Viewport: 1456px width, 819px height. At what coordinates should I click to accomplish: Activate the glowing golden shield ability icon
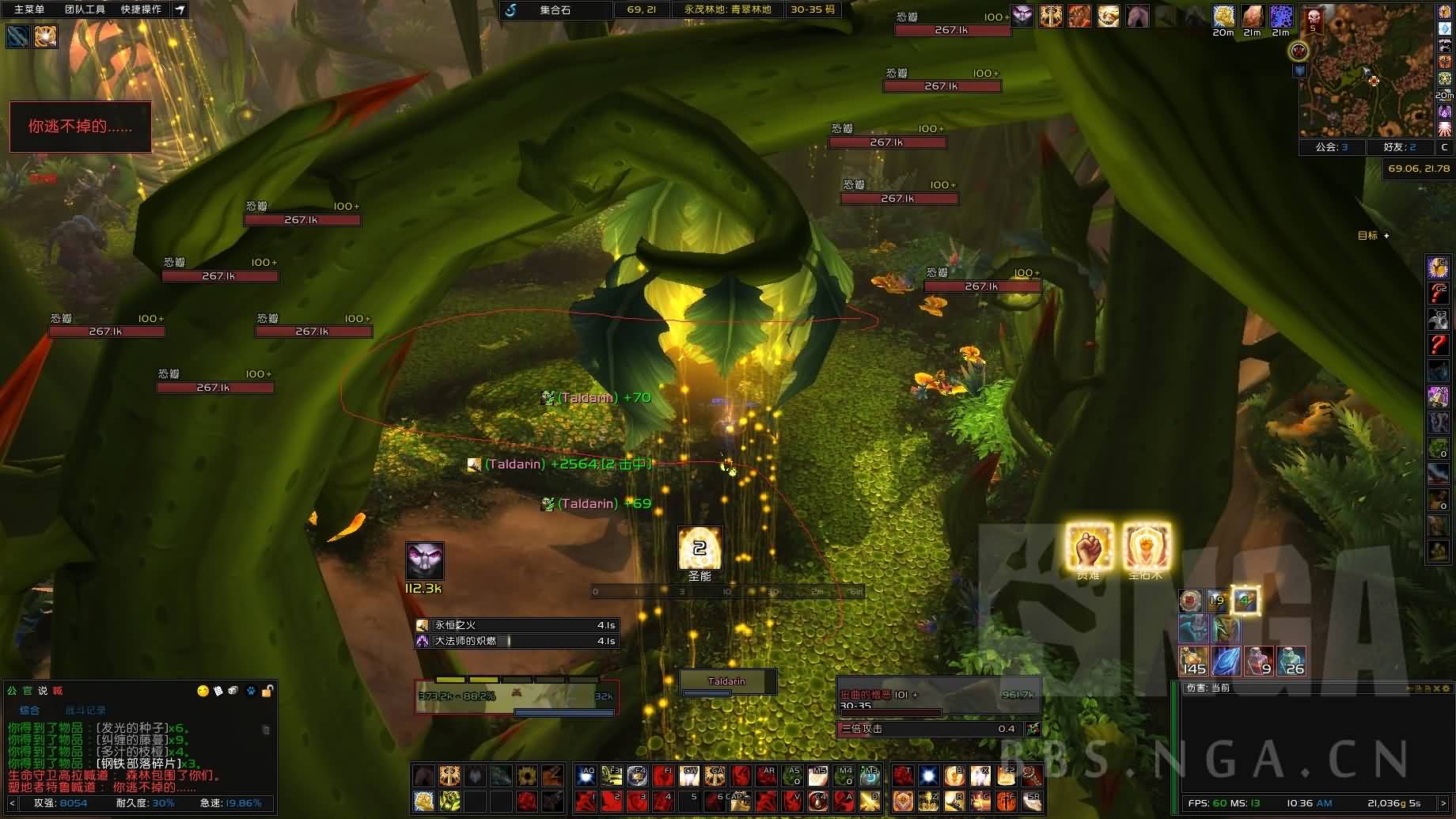[1146, 546]
